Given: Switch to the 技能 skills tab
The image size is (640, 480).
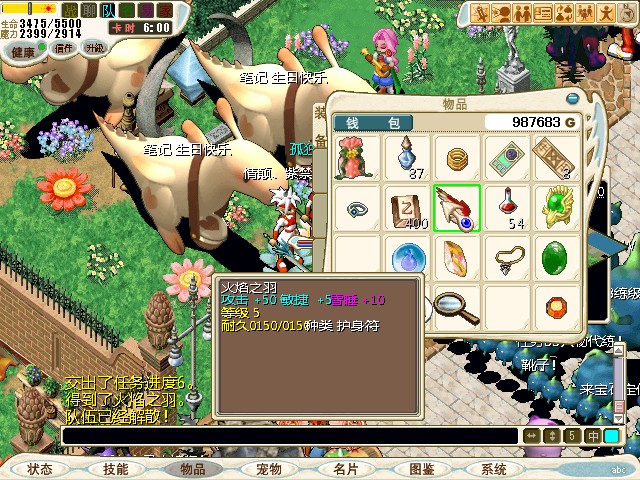Looking at the screenshot, I should pos(115,468).
